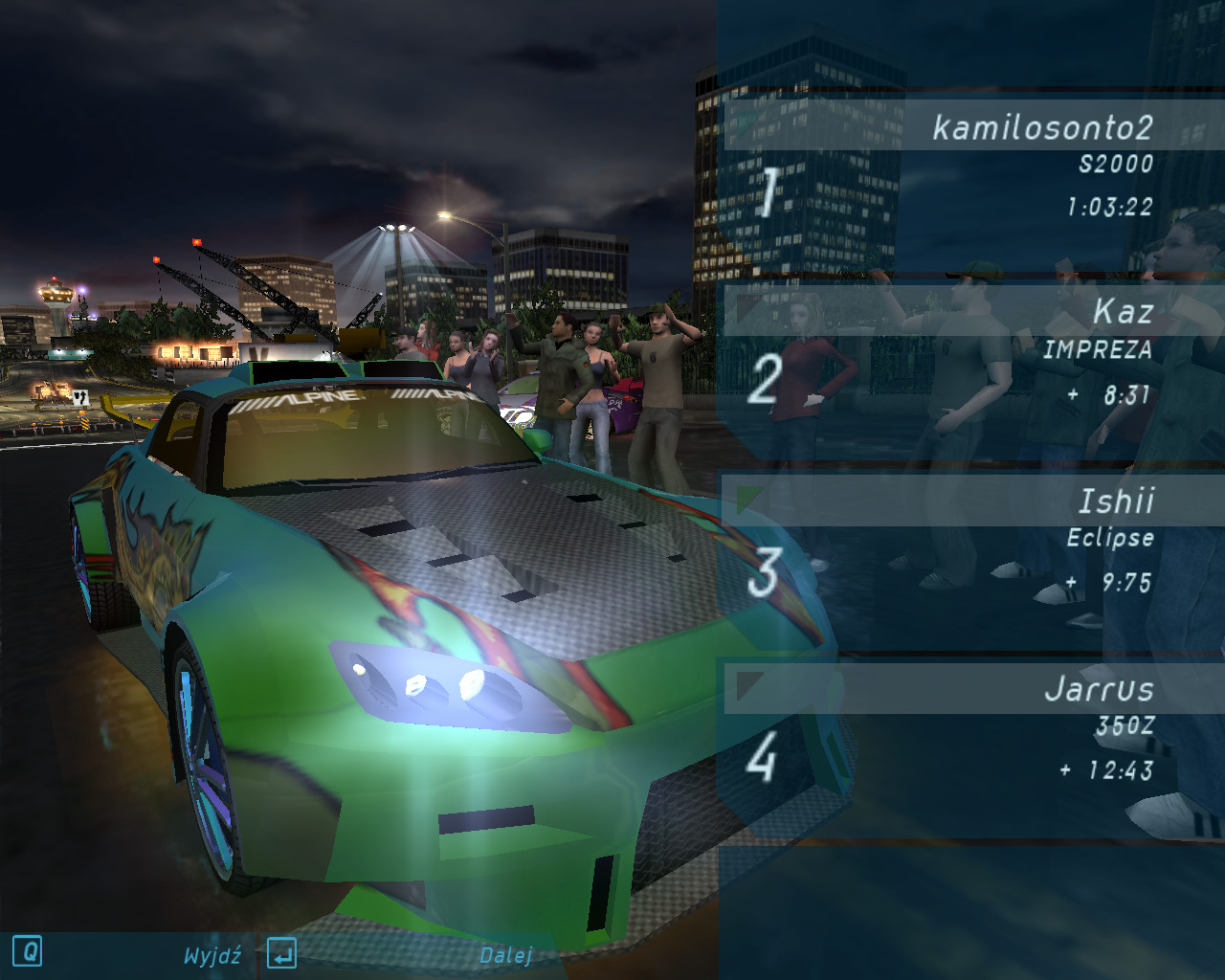Screen dimensions: 1225x980
Task: Continue with the Dalej button
Action: click(505, 955)
